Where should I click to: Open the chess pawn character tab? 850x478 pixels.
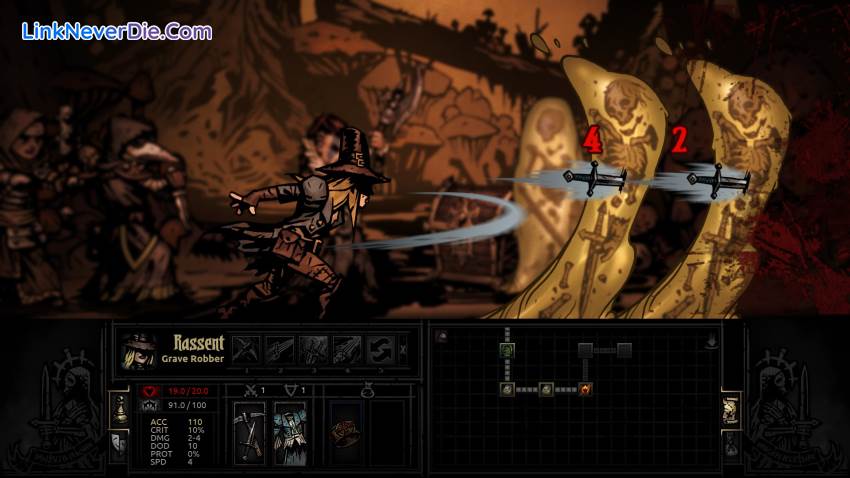(x=119, y=408)
